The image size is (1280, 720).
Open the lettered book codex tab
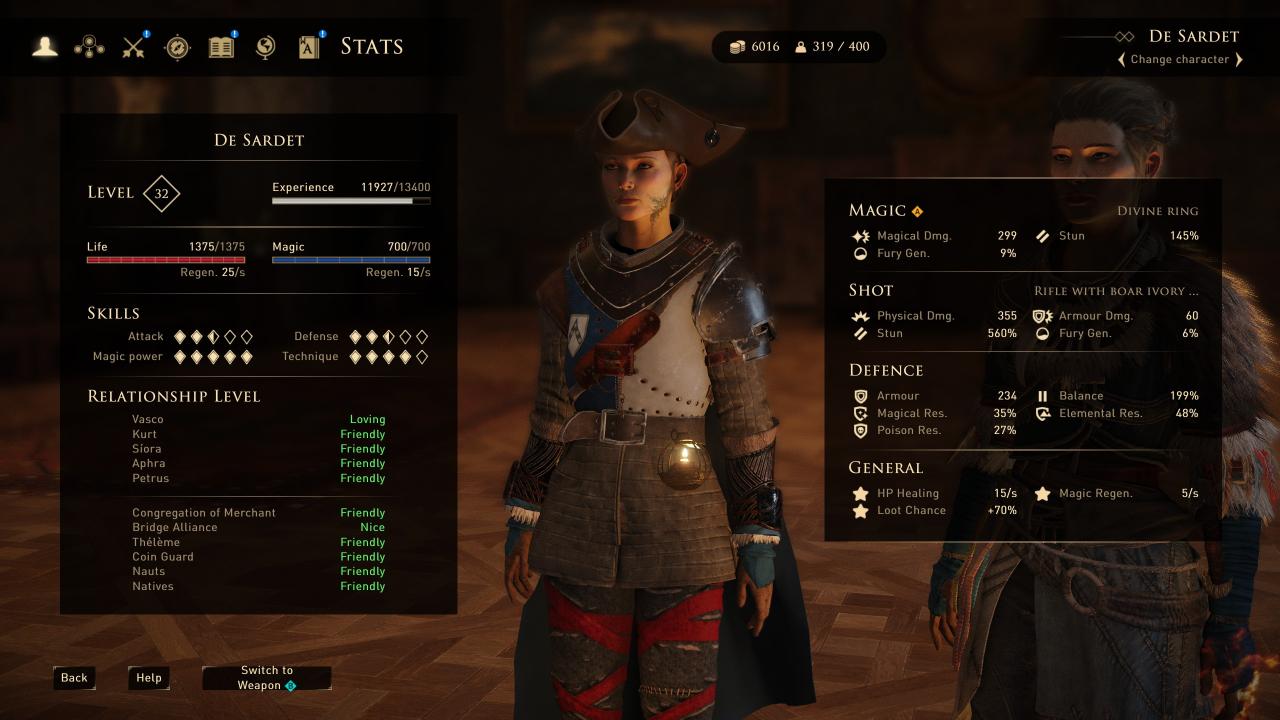pos(309,46)
